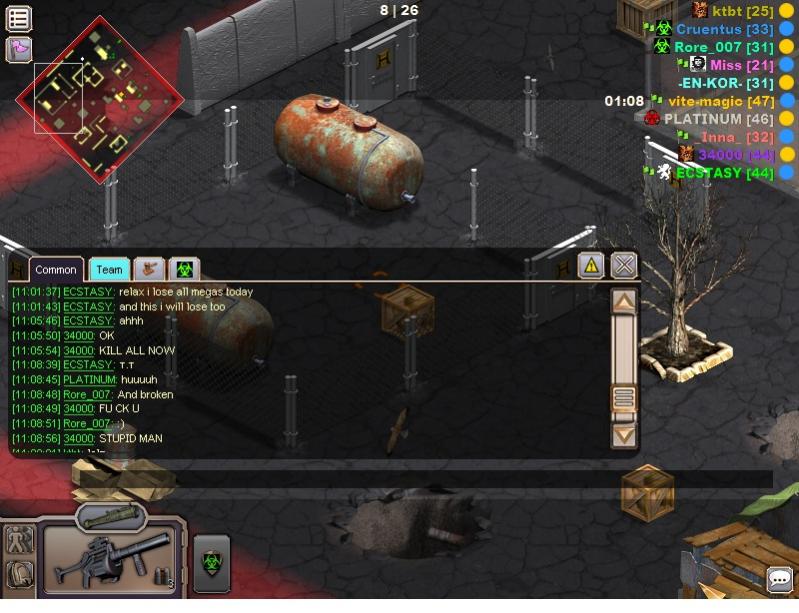The height and width of the screenshot is (613, 799).
Task: Click the pink flag button
Action: point(19,48)
